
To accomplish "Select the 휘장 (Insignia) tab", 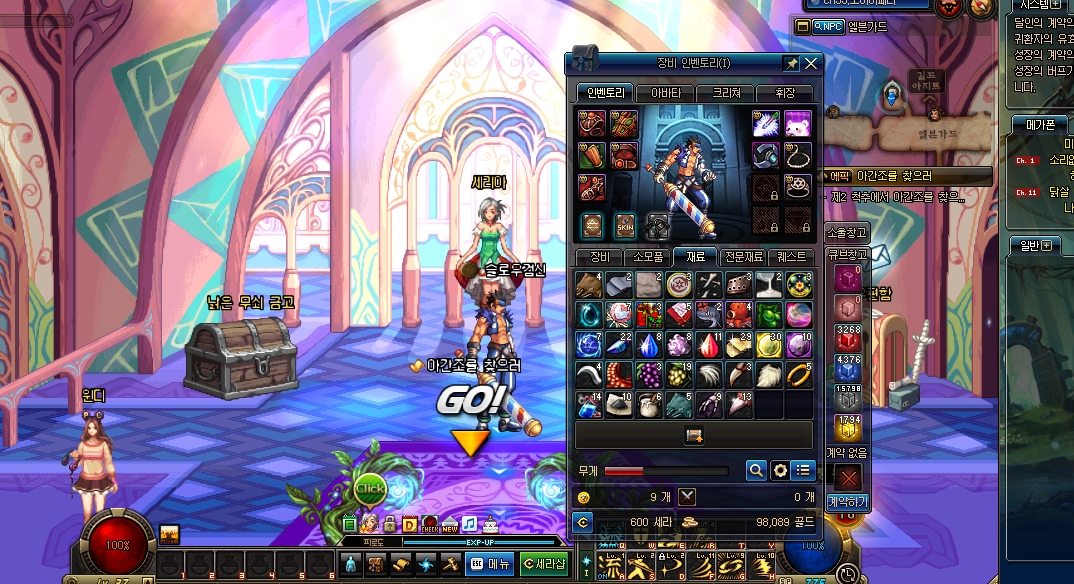I will tap(784, 93).
